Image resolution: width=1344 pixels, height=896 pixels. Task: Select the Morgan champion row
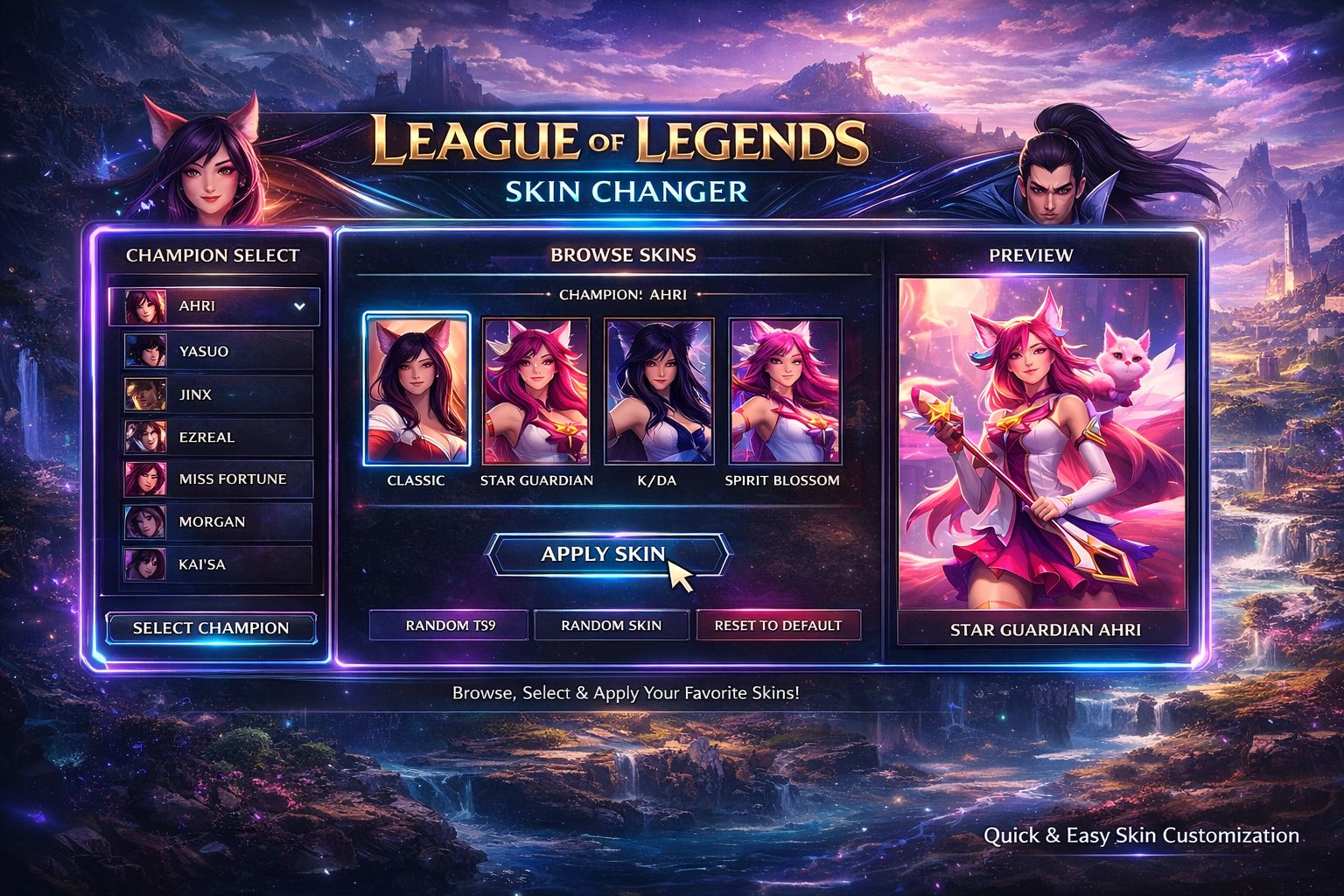(217, 521)
